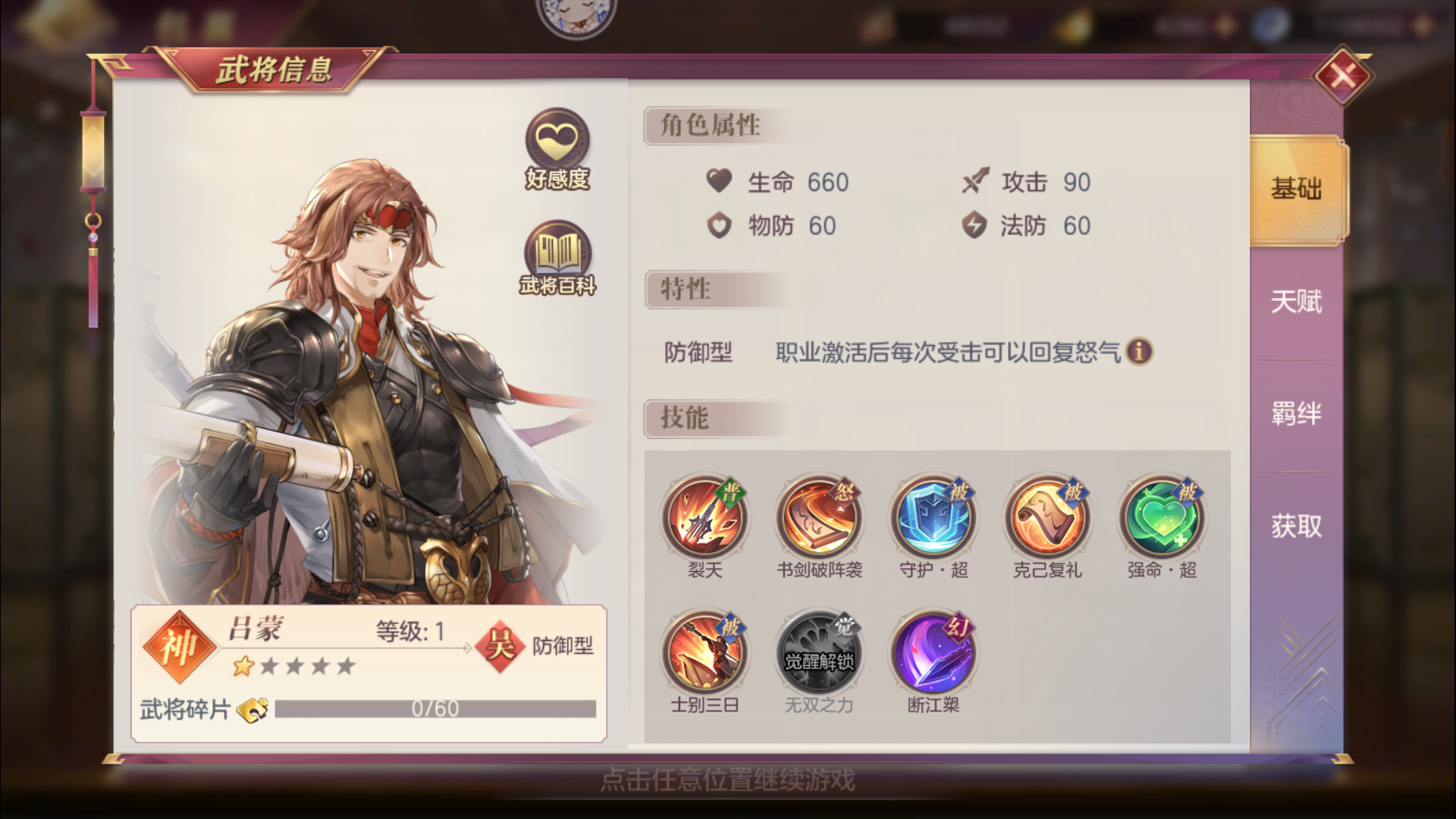Click the locked 无双之力 awakening skill

[x=819, y=652]
